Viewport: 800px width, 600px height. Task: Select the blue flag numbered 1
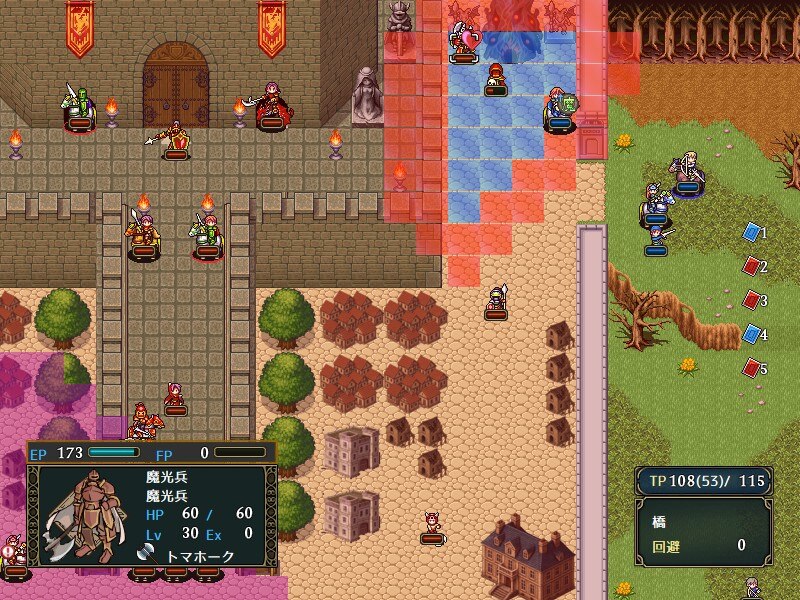pos(751,232)
